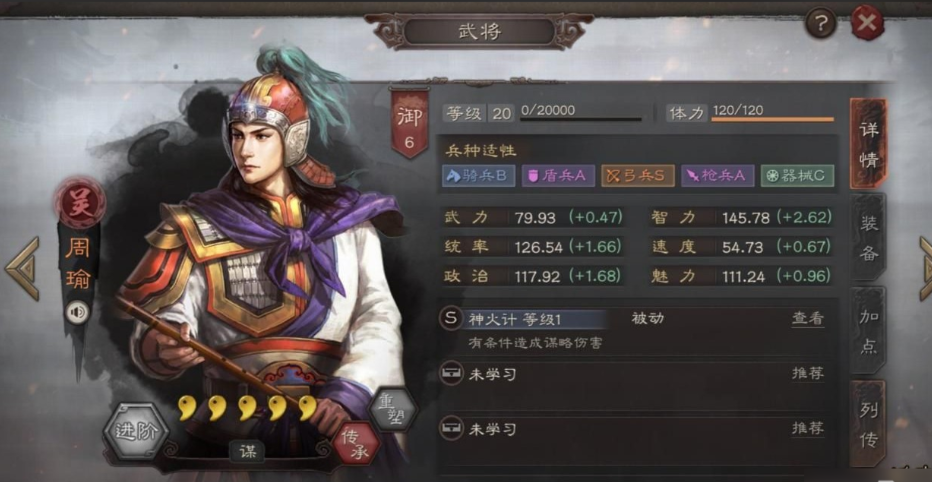Tap the 枪兵A spearman aptitude badge
The image size is (932, 482).
(x=718, y=176)
